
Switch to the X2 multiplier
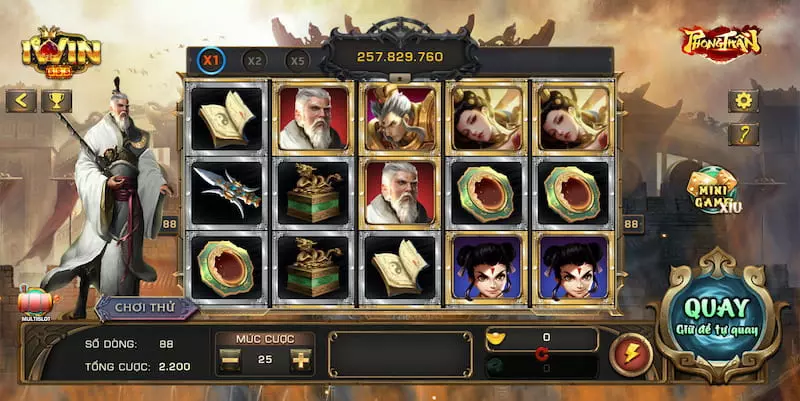pos(255,60)
